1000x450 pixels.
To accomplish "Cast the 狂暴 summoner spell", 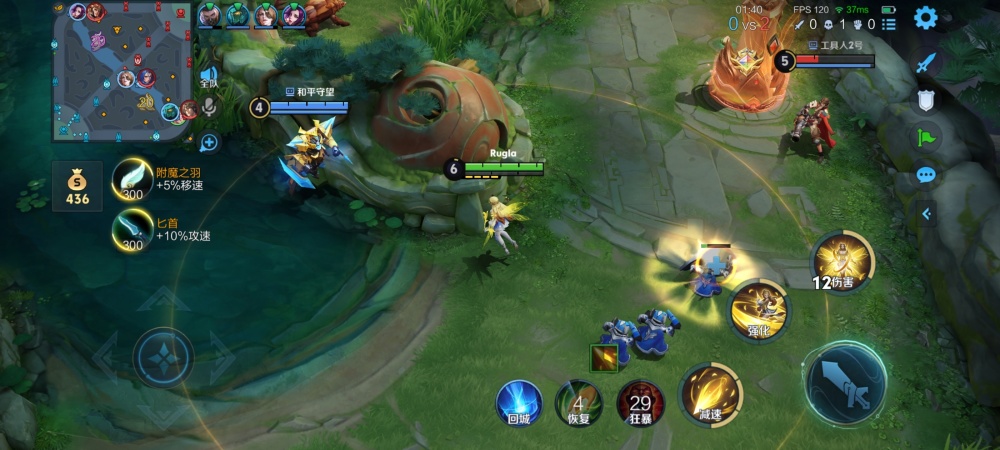I will [x=640, y=402].
